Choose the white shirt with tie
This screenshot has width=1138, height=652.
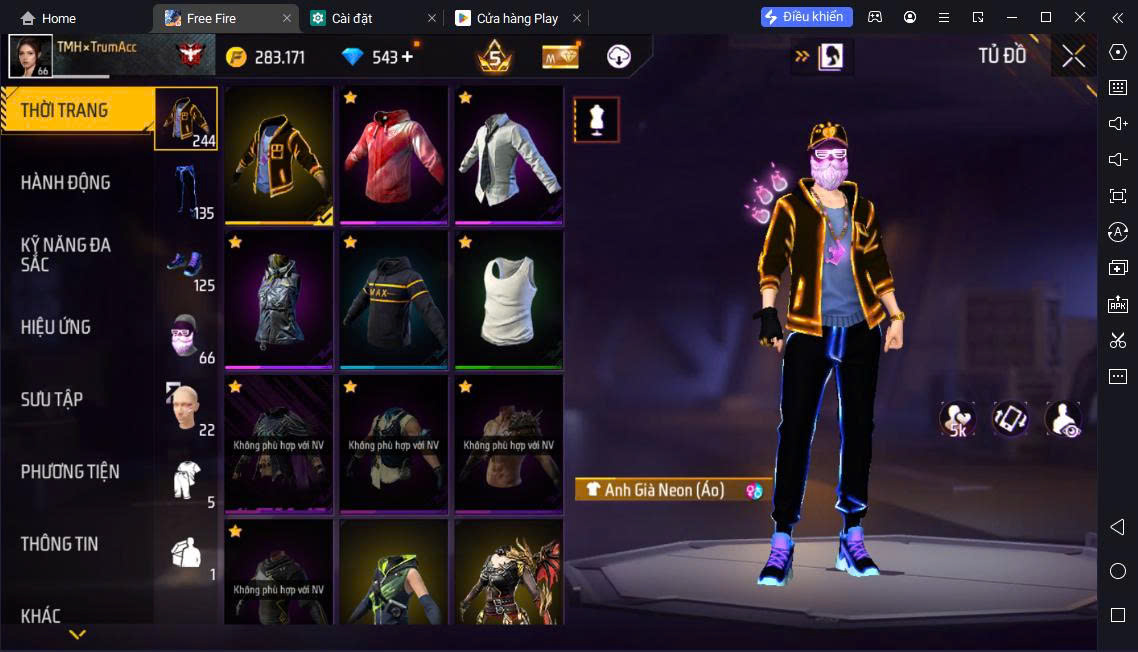tap(509, 155)
